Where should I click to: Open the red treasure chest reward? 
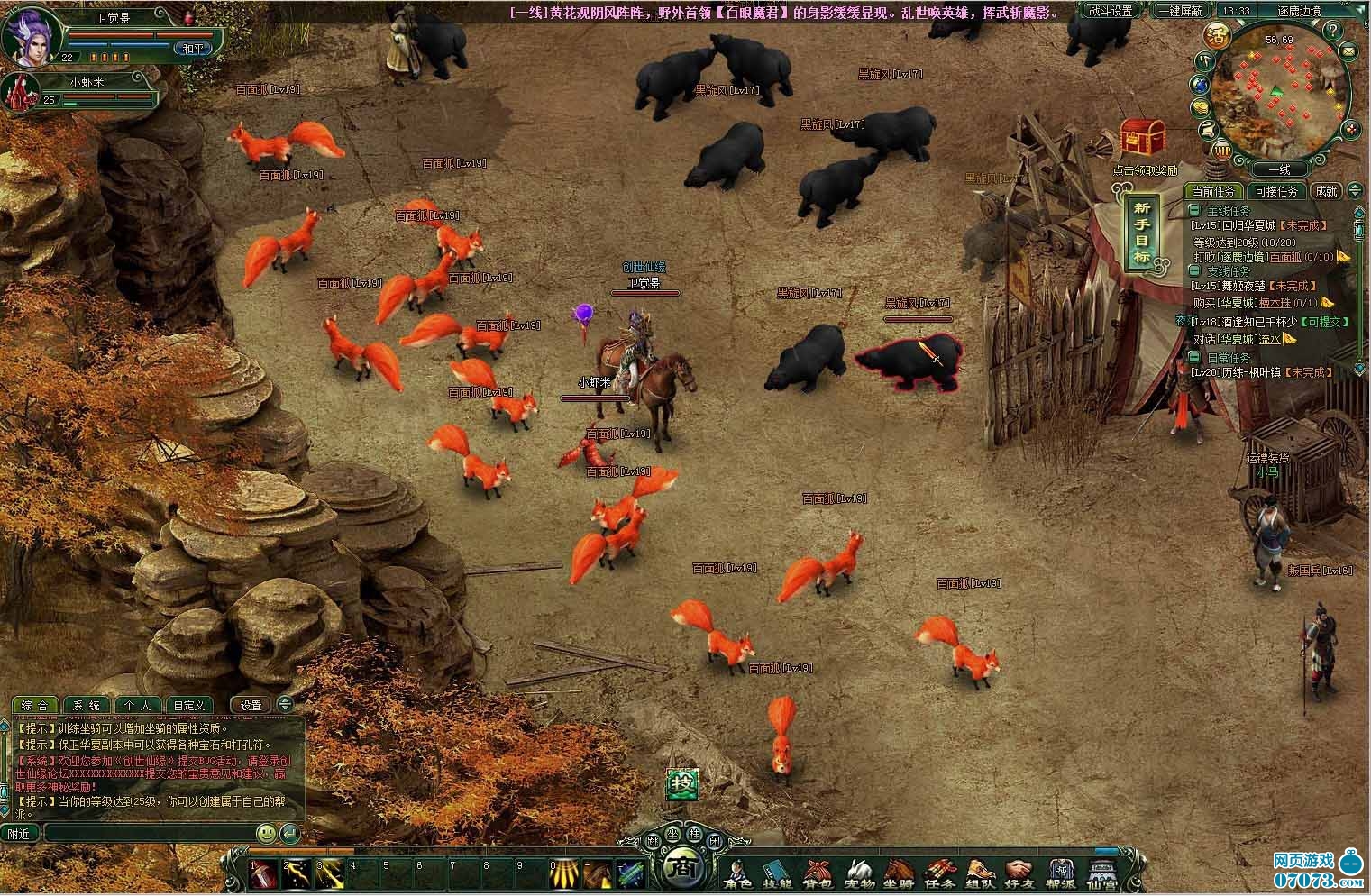point(1143,140)
